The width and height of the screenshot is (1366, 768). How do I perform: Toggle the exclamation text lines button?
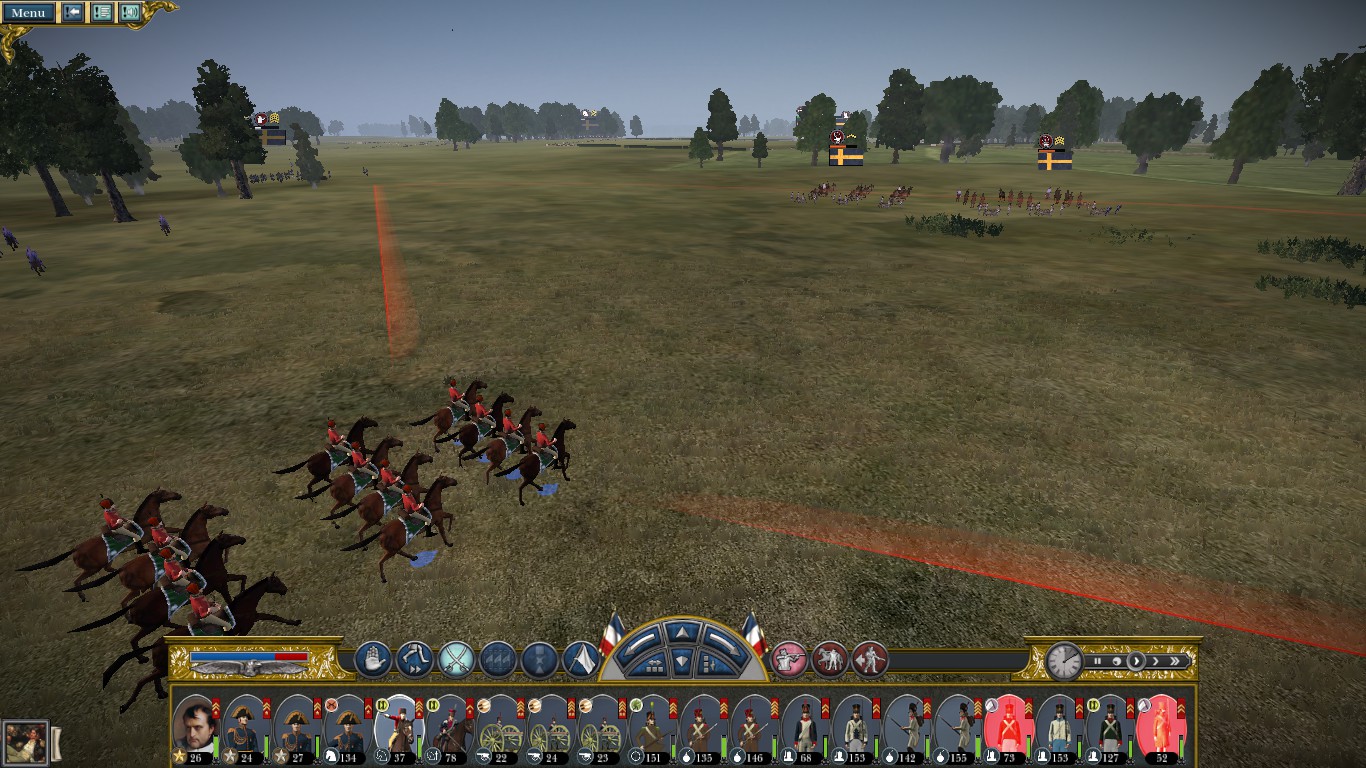[102, 12]
